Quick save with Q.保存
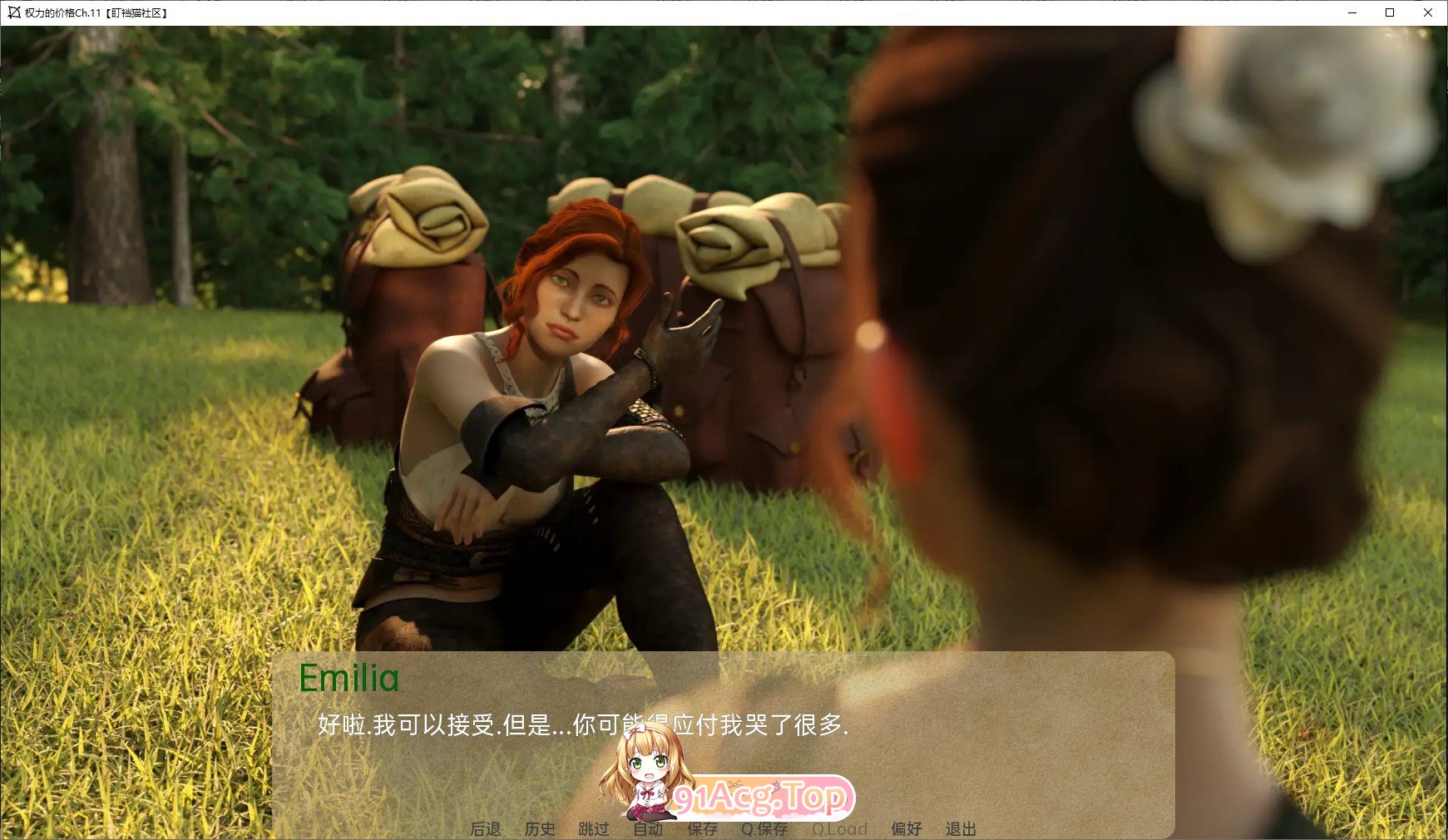 pos(764,828)
